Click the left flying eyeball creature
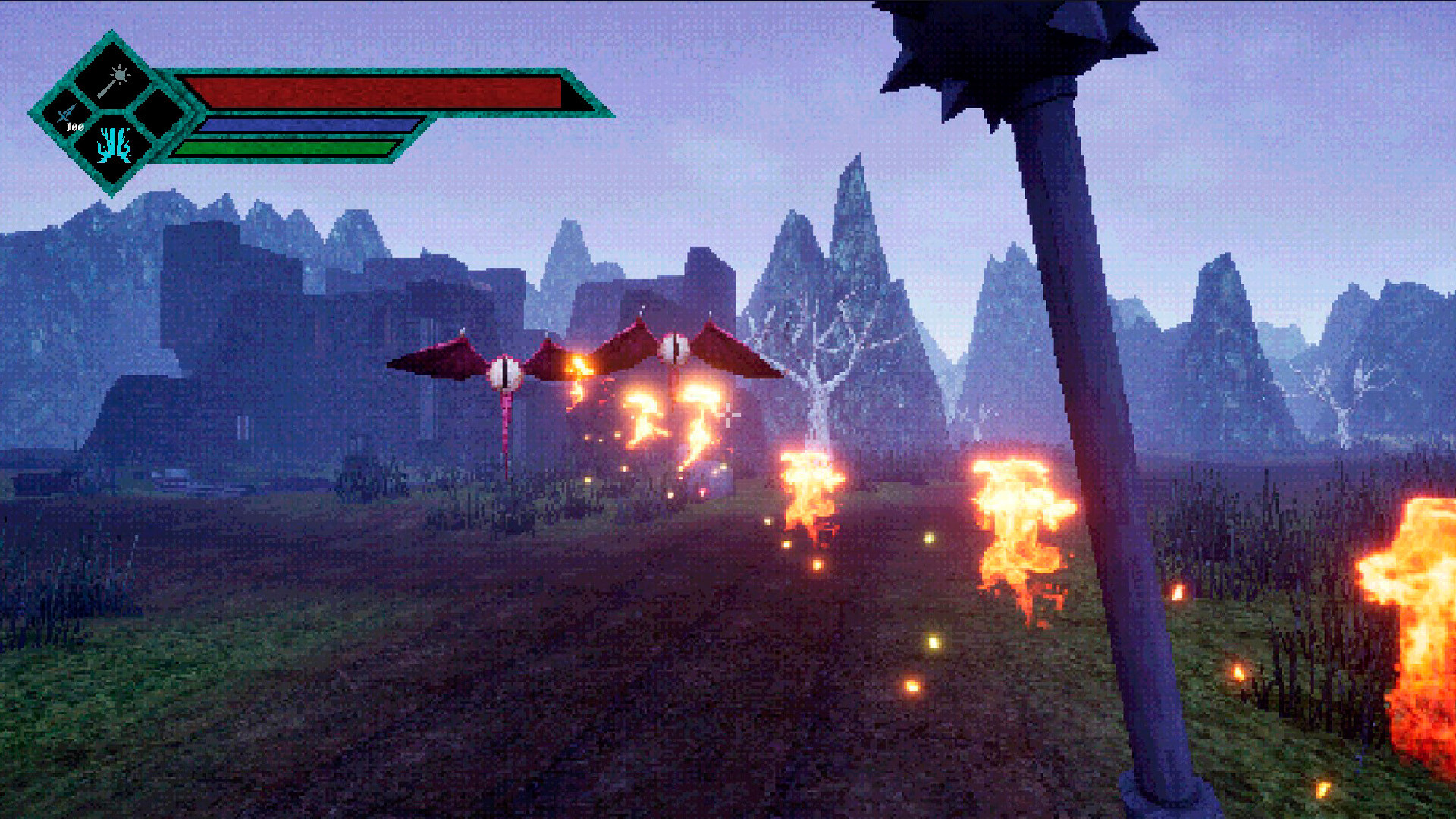 pyautogui.click(x=504, y=372)
